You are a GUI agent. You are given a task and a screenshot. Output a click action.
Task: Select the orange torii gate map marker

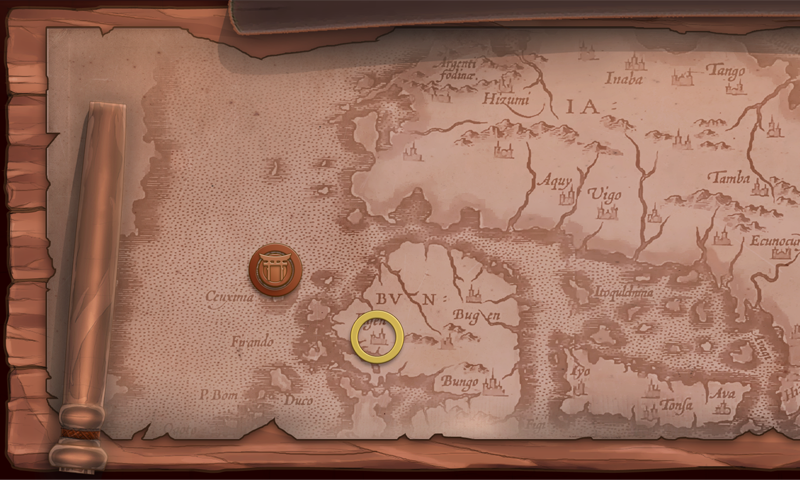click(275, 269)
